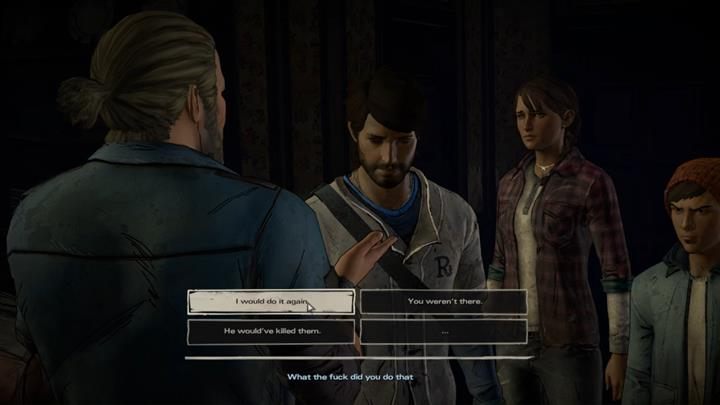Select "You weren't there." dialogue option
The height and width of the screenshot is (405, 720).
click(x=443, y=301)
